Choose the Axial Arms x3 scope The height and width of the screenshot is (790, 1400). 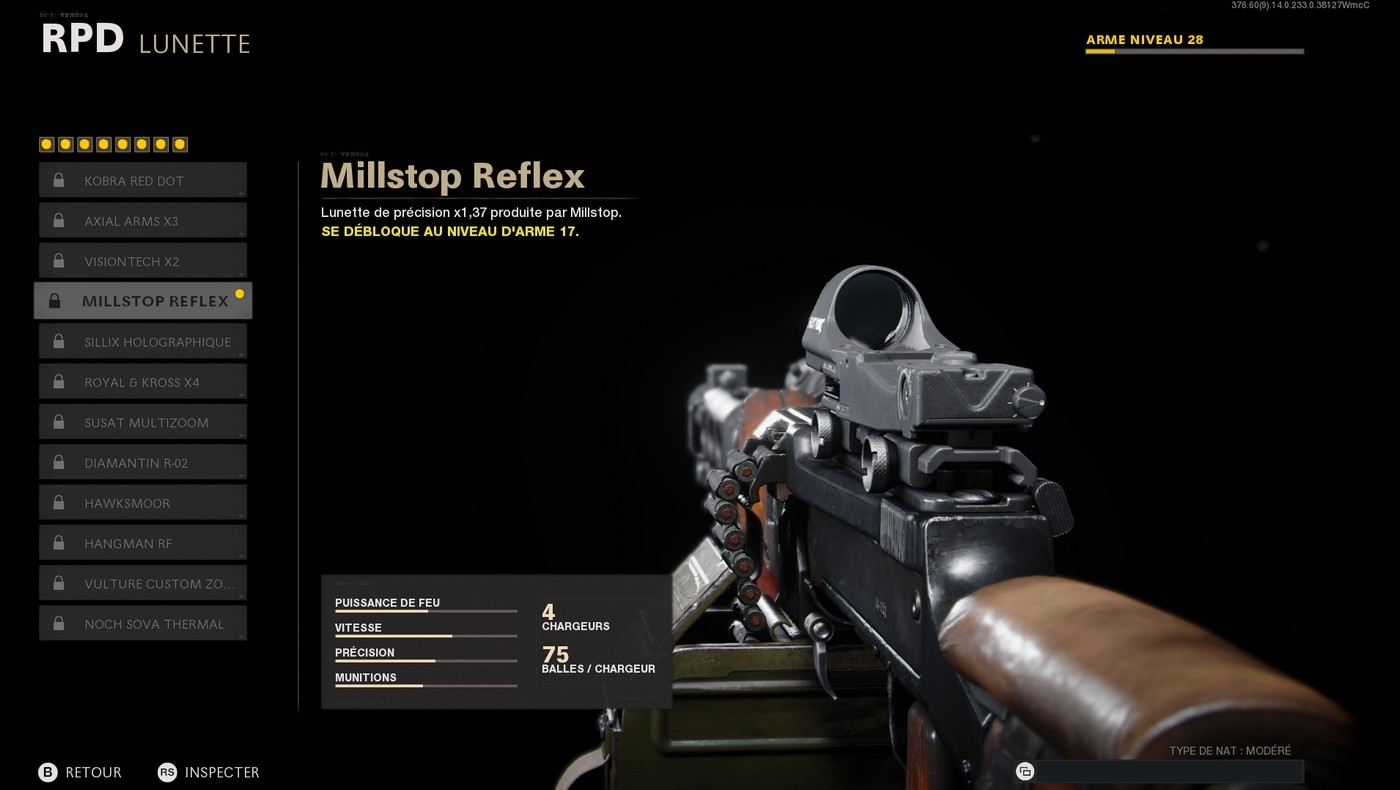(x=143, y=221)
